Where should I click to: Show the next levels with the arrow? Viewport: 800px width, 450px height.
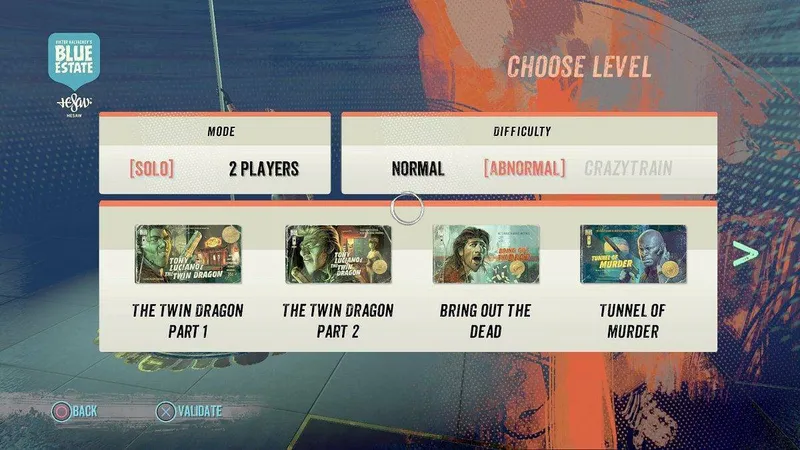click(745, 254)
